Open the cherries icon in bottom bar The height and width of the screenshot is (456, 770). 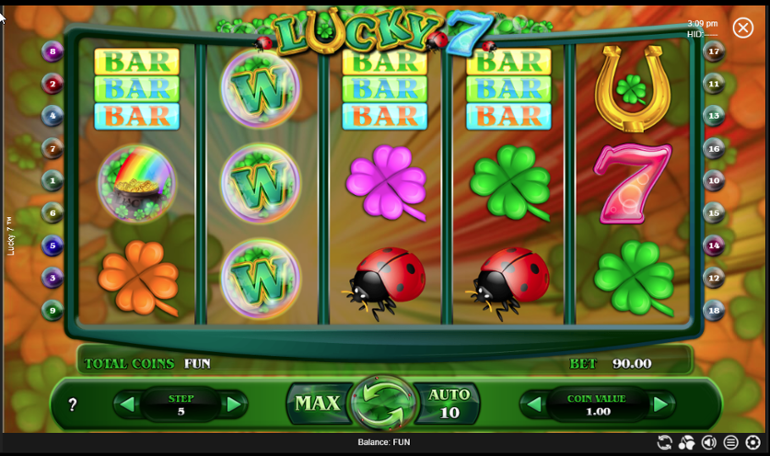[686, 442]
